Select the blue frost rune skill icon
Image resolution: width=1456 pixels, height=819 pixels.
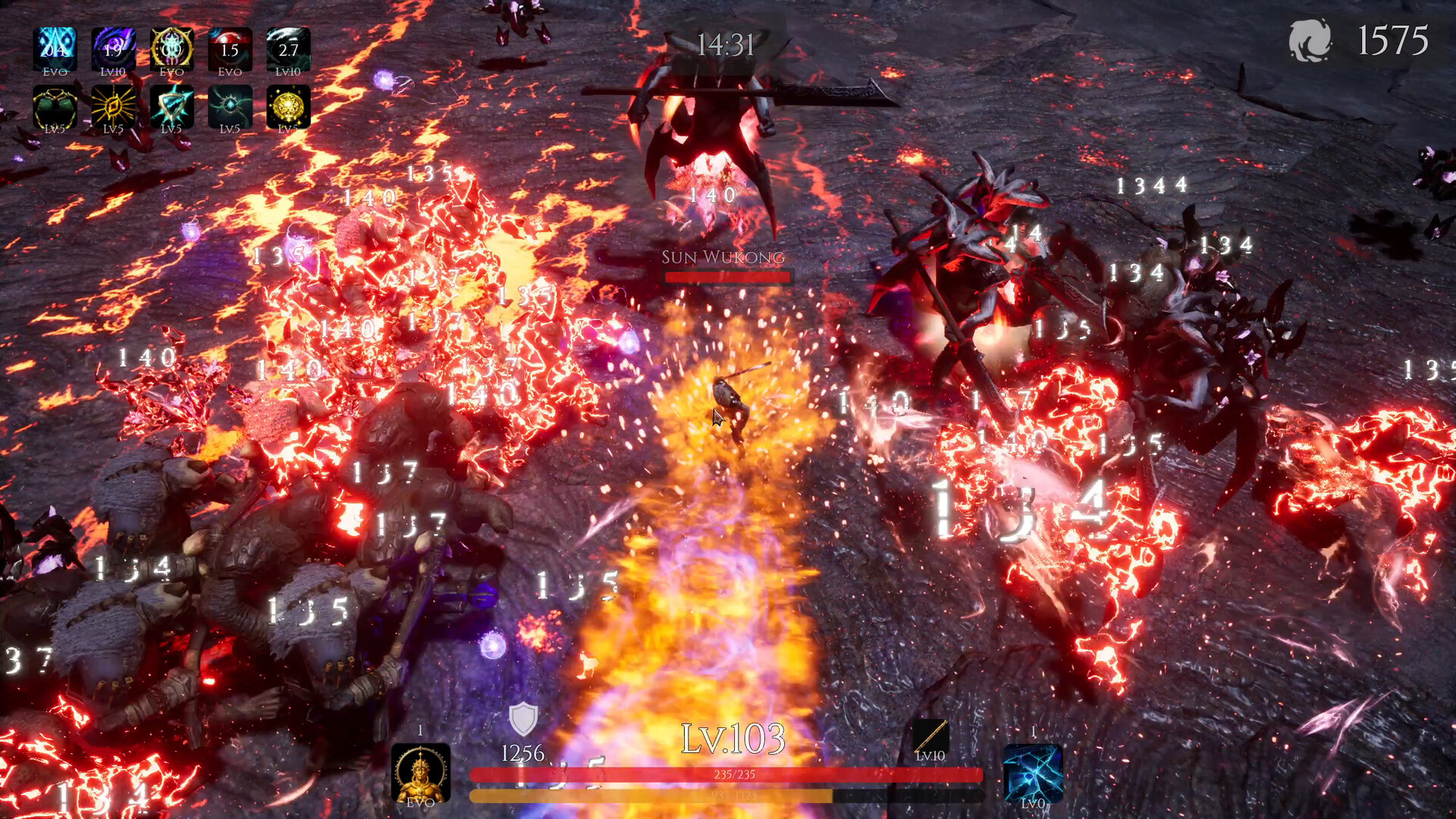[55, 49]
